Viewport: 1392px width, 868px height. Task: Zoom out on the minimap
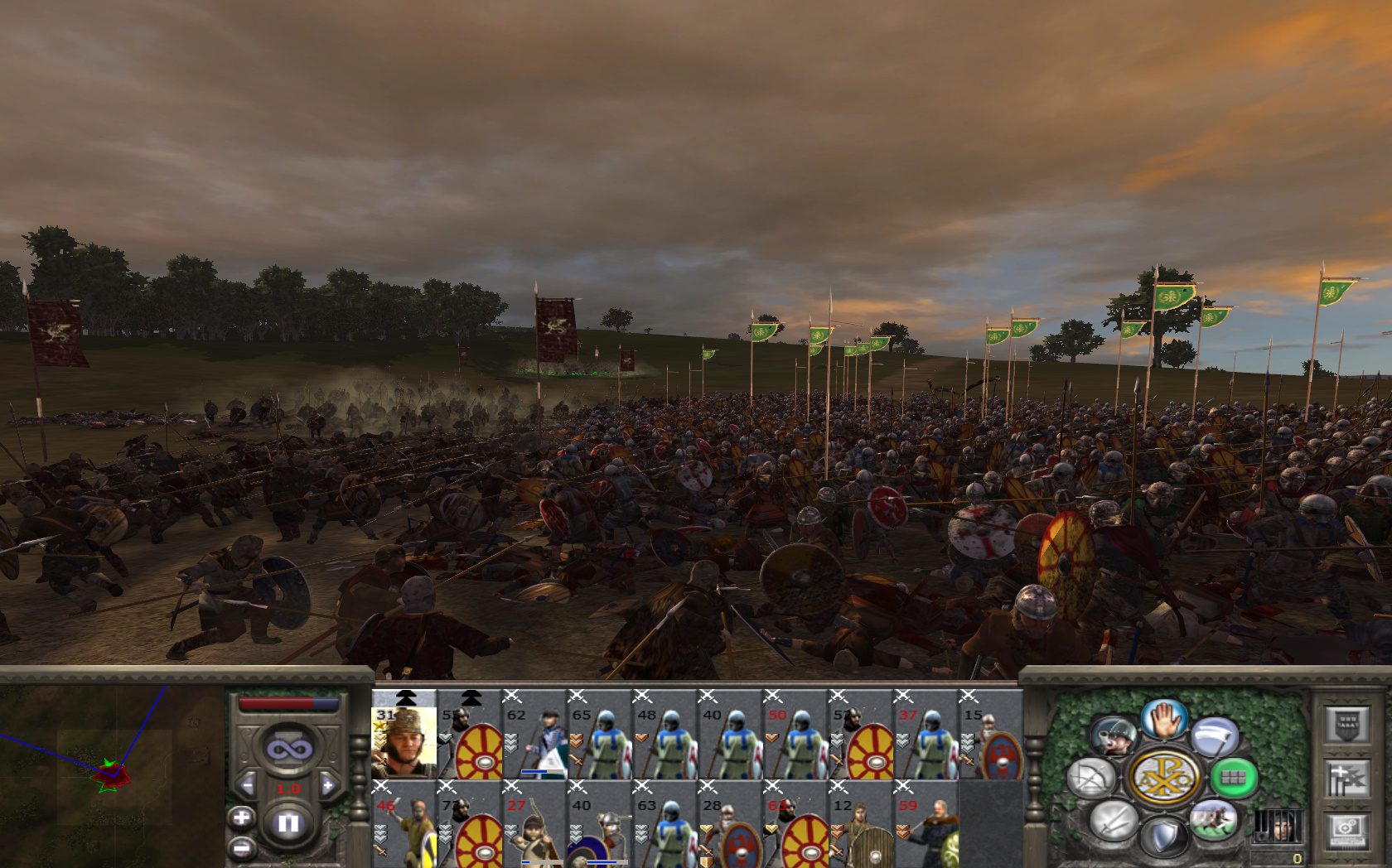tap(241, 848)
